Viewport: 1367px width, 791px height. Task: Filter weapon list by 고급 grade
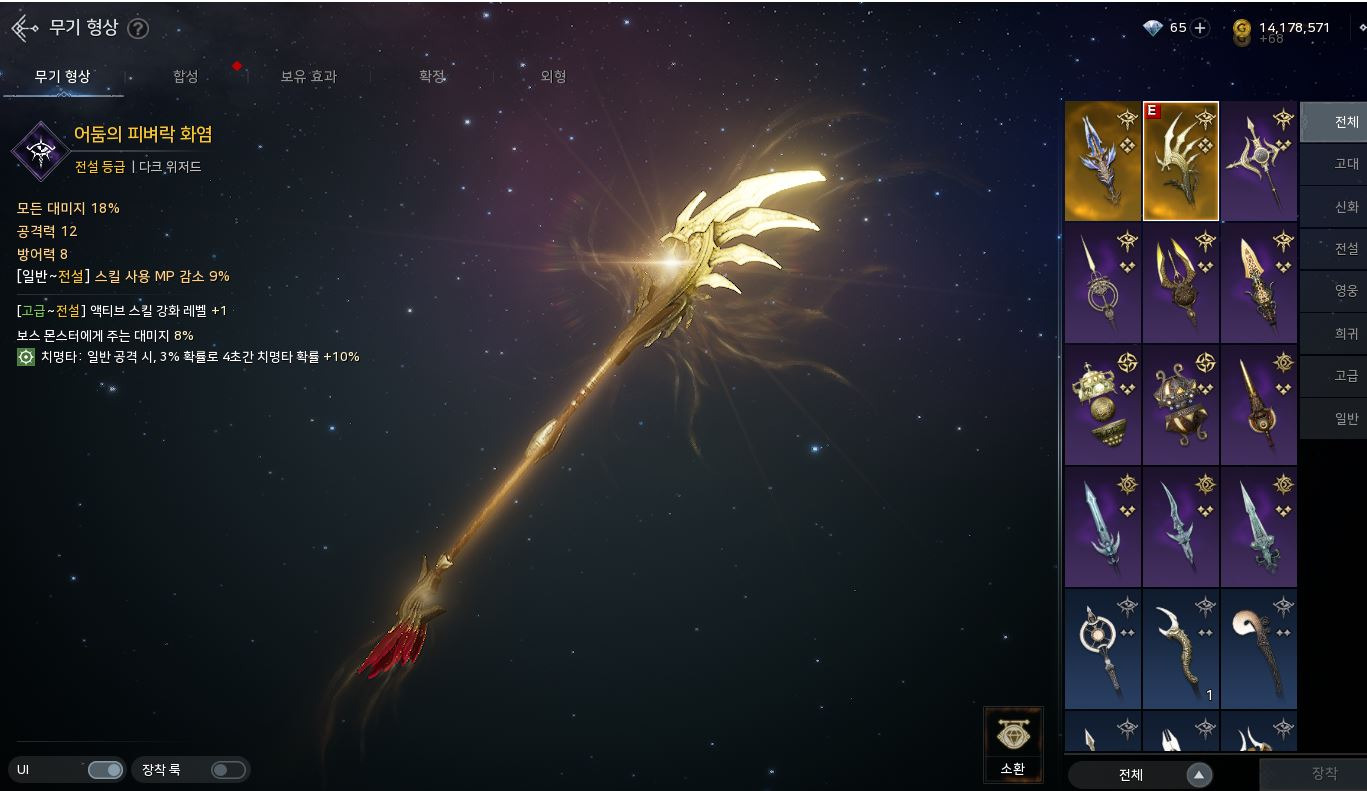click(x=1346, y=376)
